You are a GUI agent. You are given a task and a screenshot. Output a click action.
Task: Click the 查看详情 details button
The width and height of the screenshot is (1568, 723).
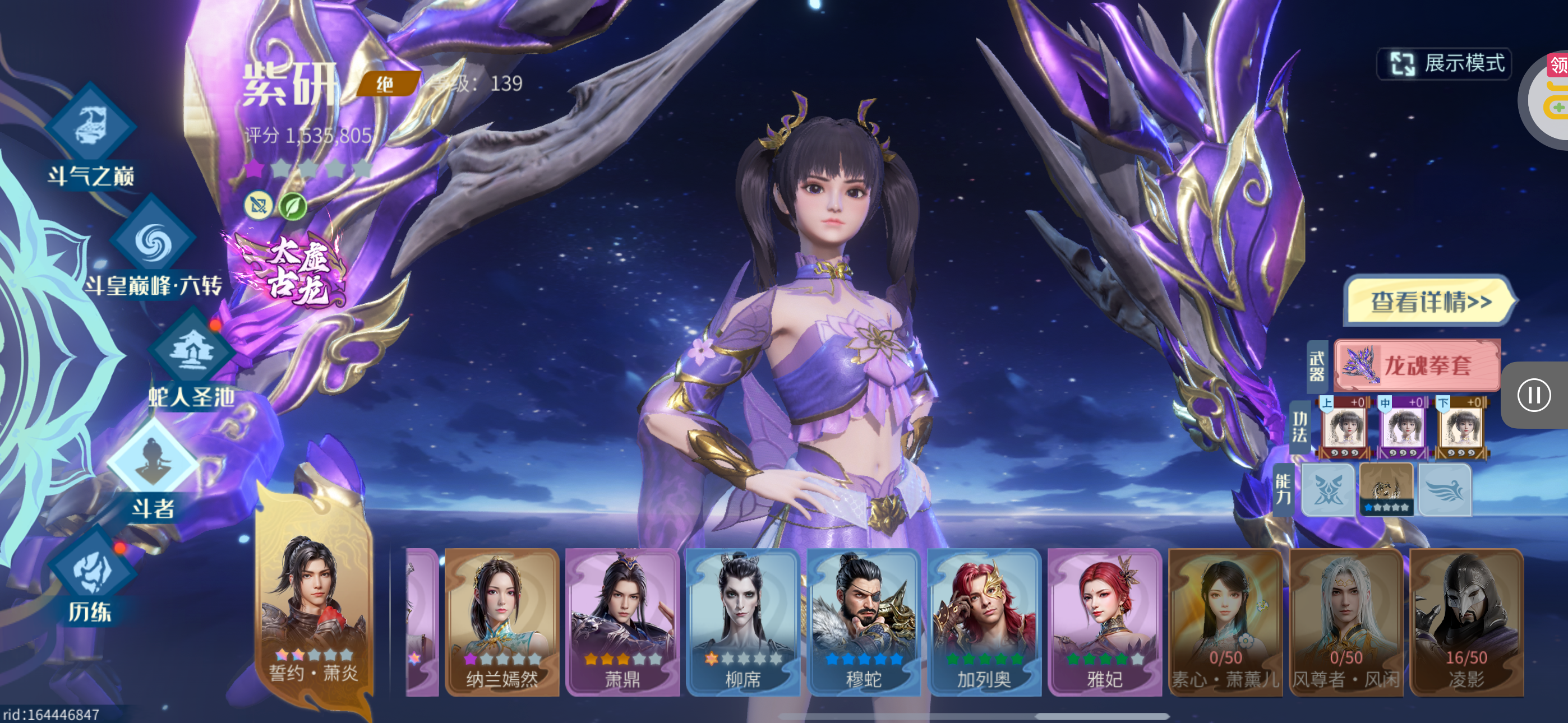[1431, 302]
